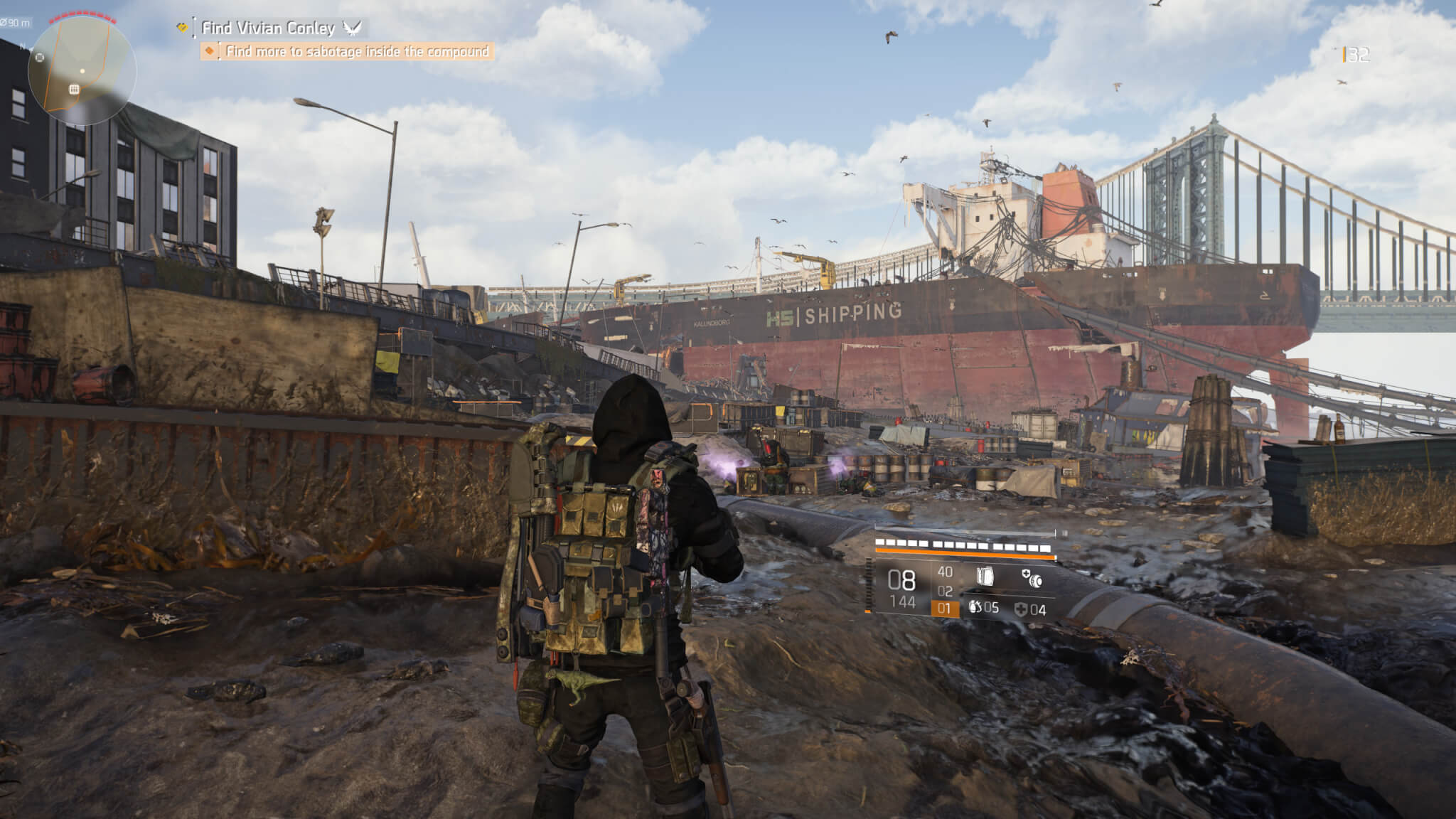
Task: Select the Find Vivian Conley mission tracker
Action: pos(268,28)
